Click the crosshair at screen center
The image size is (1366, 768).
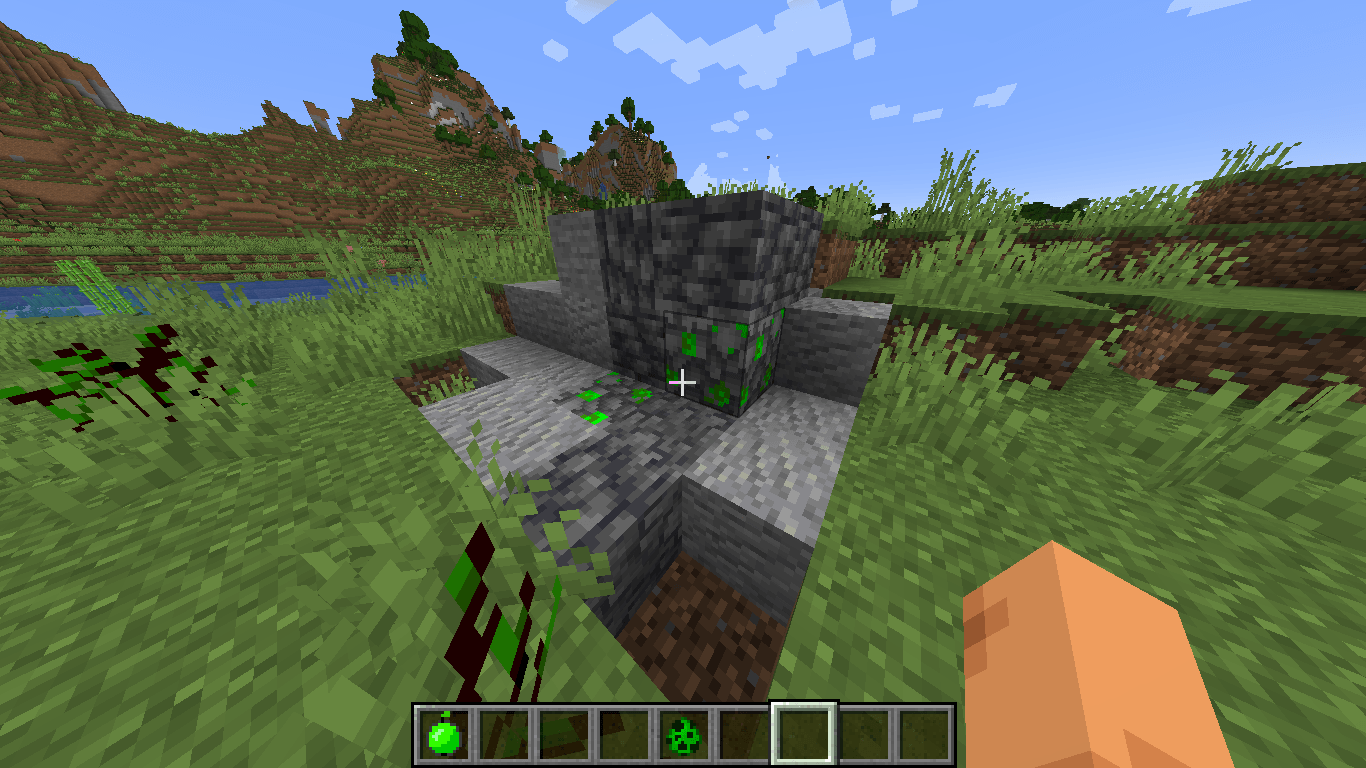point(683,381)
